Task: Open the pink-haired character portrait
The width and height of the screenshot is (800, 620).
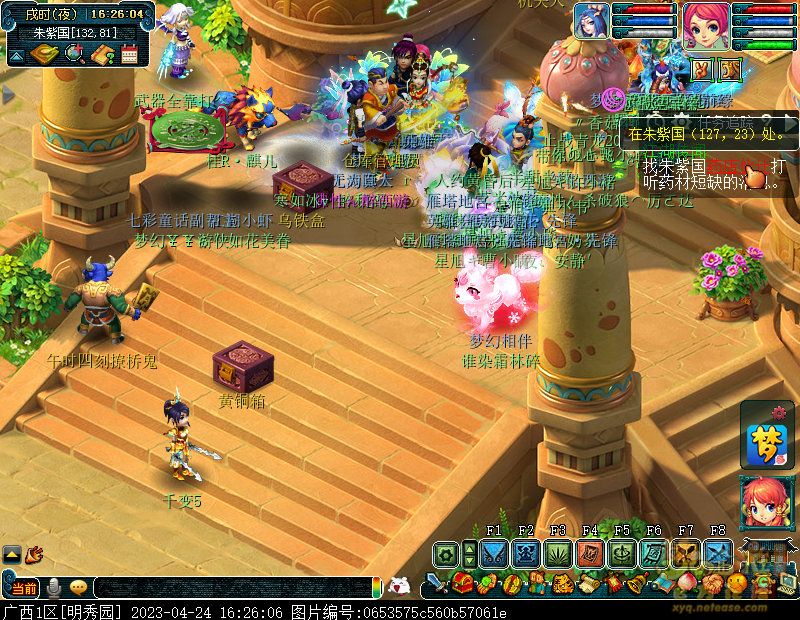Action: coord(705,22)
